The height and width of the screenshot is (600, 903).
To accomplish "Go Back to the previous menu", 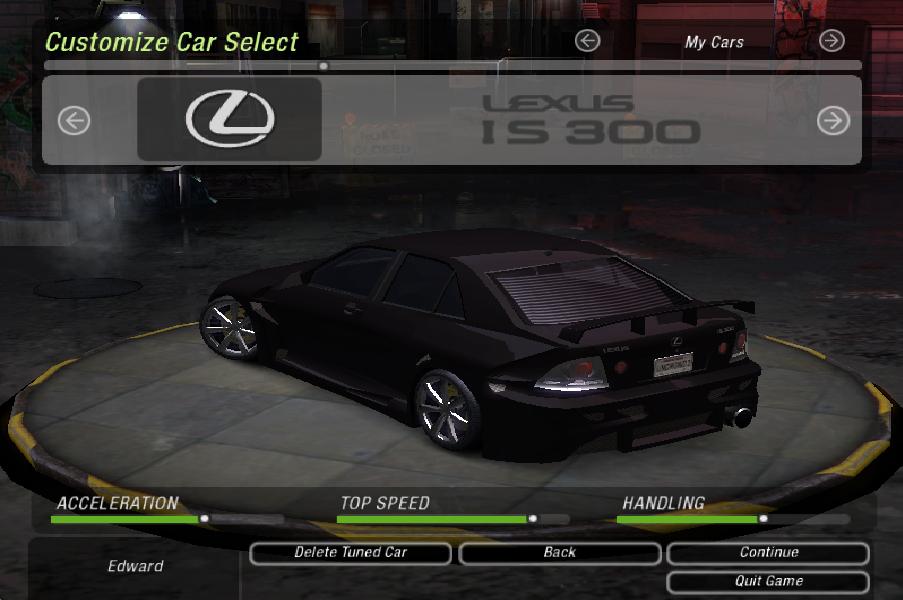I will [x=560, y=553].
